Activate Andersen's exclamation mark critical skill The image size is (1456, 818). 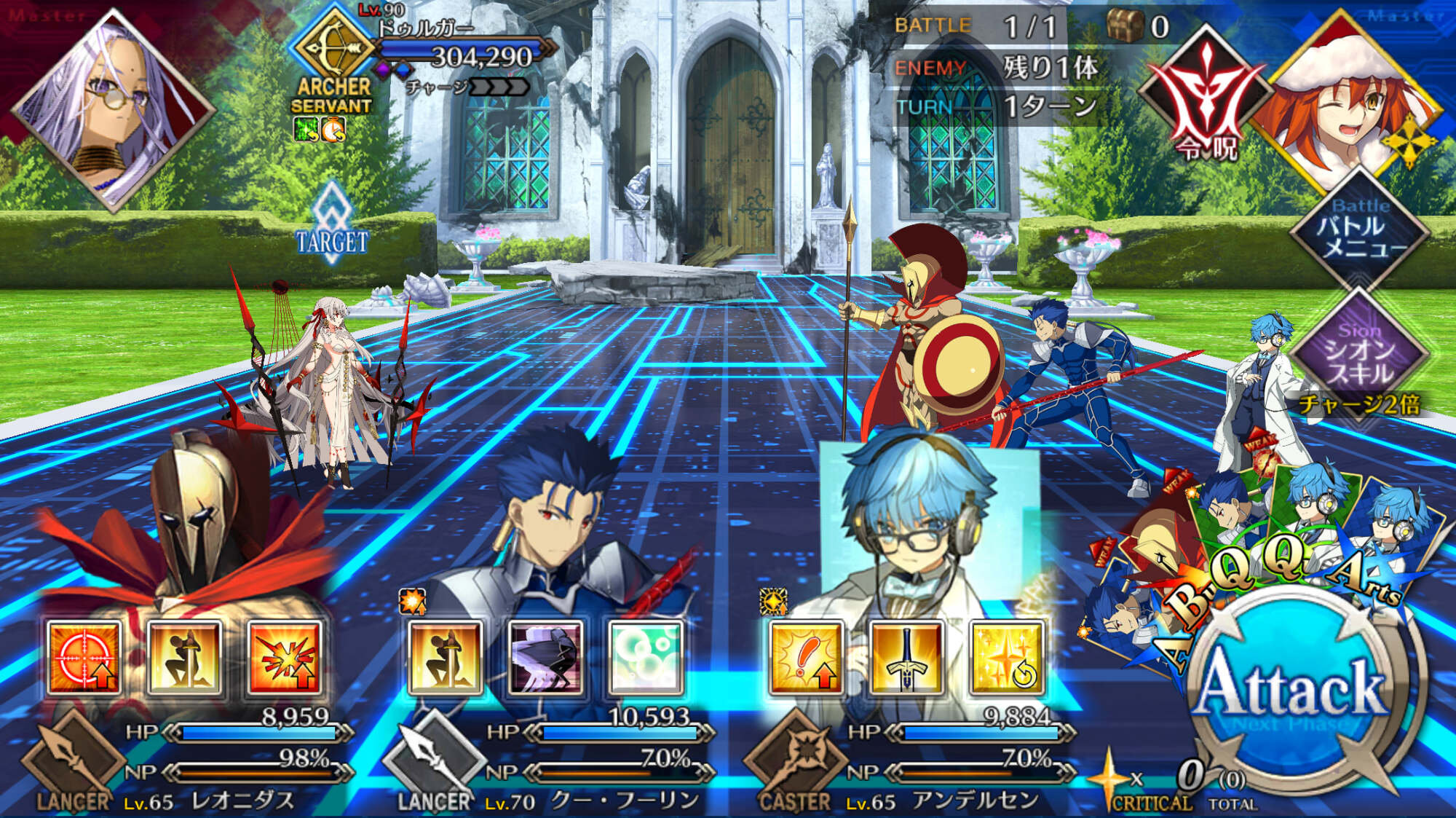click(x=806, y=658)
